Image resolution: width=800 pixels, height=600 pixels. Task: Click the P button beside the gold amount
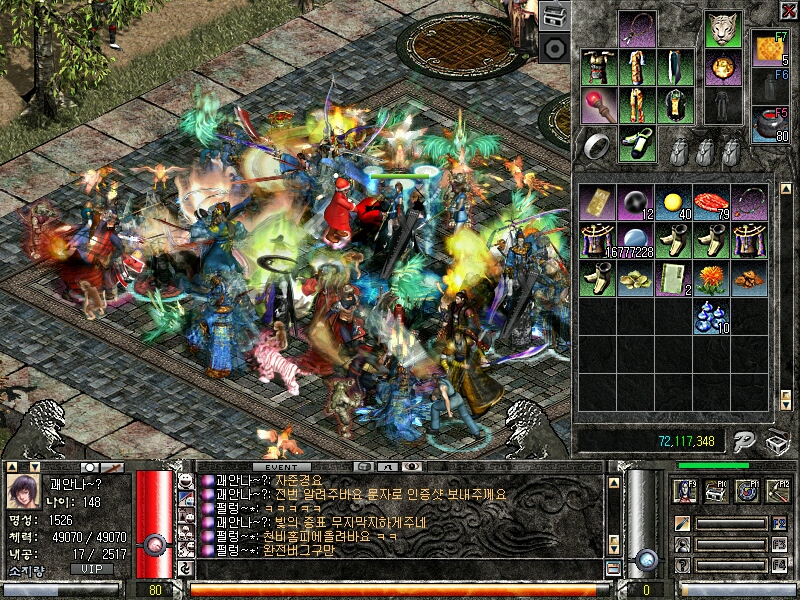[x=743, y=441]
